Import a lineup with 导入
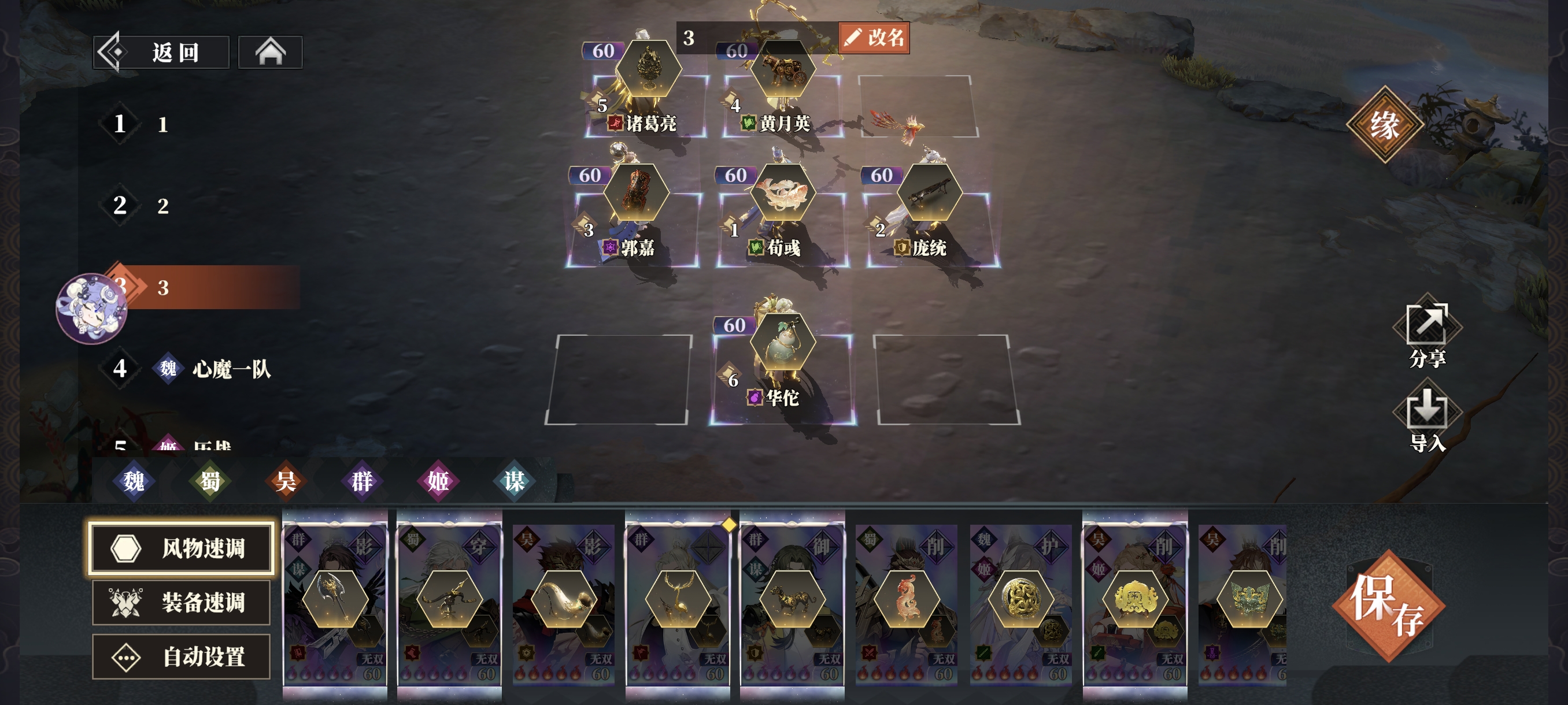1568x705 pixels. pyautogui.click(x=1427, y=420)
